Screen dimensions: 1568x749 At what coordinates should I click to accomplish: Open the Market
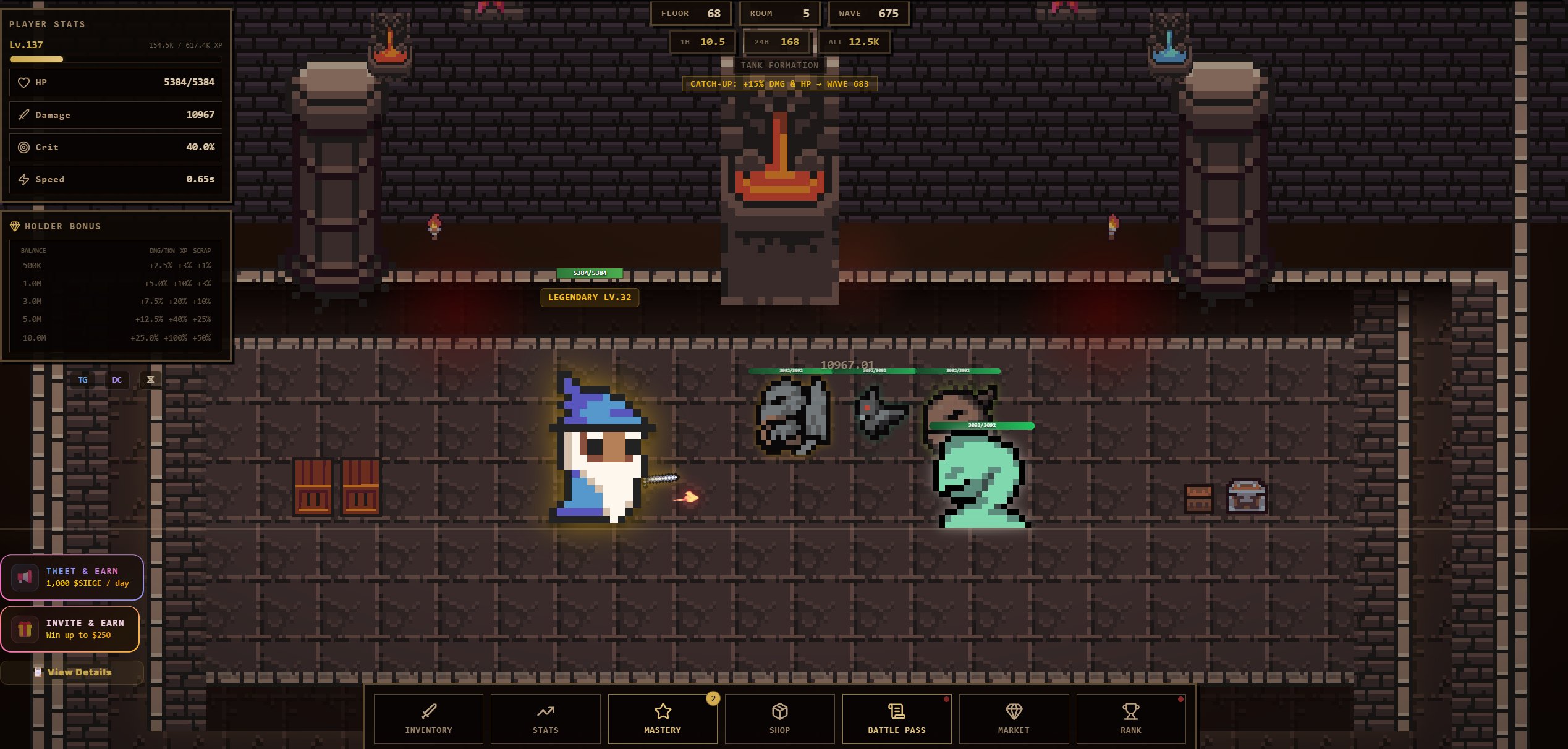point(1014,718)
